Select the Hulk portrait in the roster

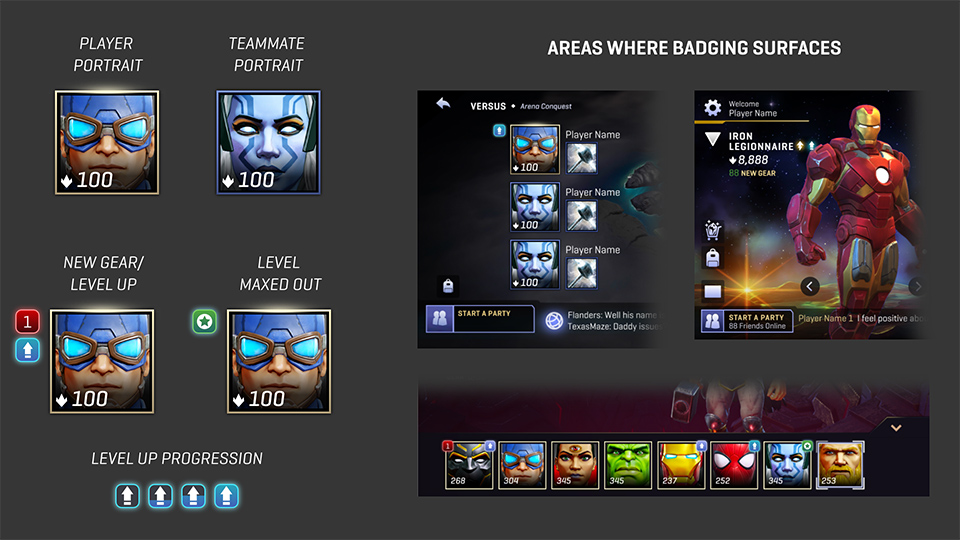coord(628,465)
